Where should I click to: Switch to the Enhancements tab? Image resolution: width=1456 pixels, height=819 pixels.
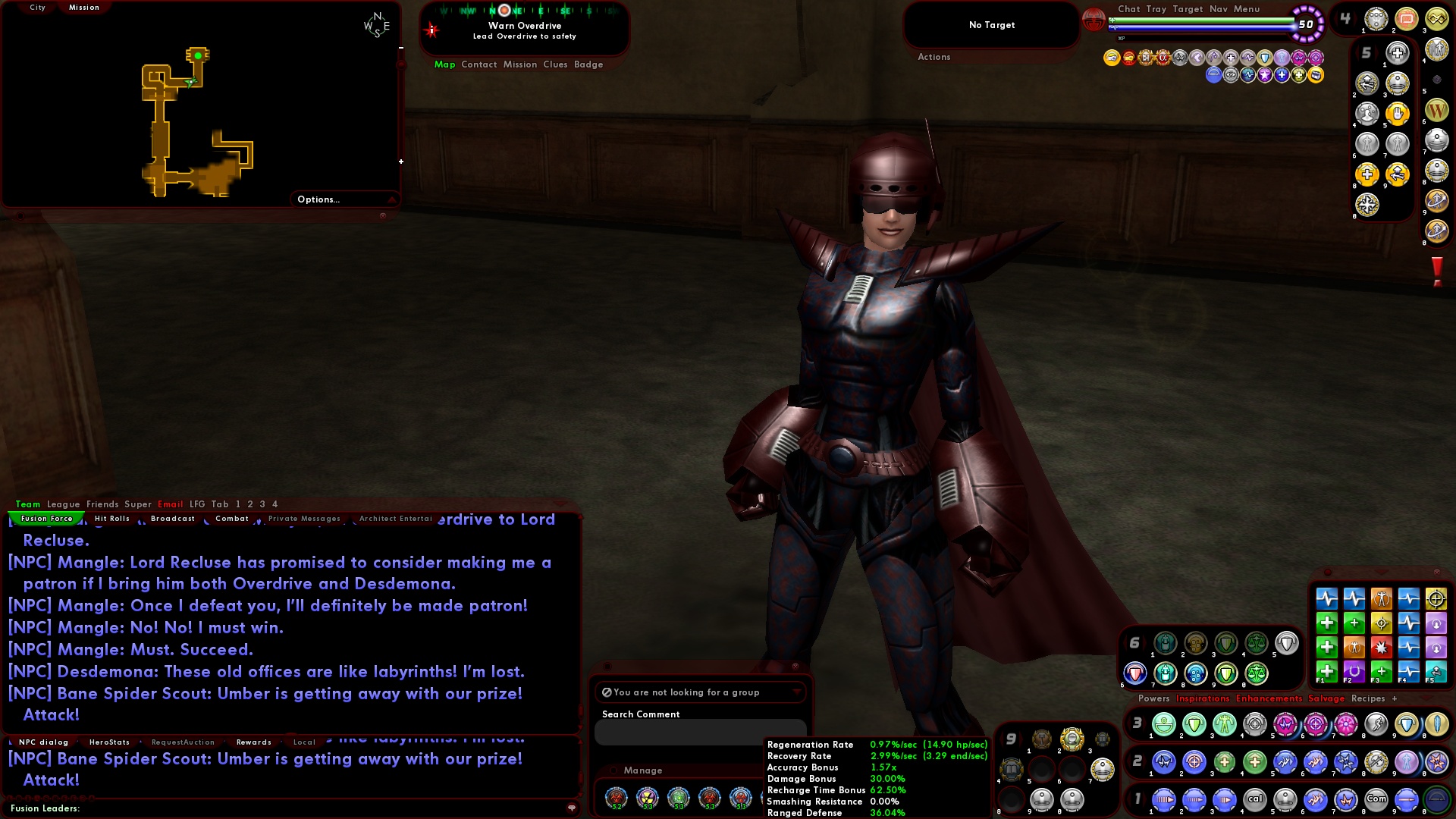[x=1271, y=698]
